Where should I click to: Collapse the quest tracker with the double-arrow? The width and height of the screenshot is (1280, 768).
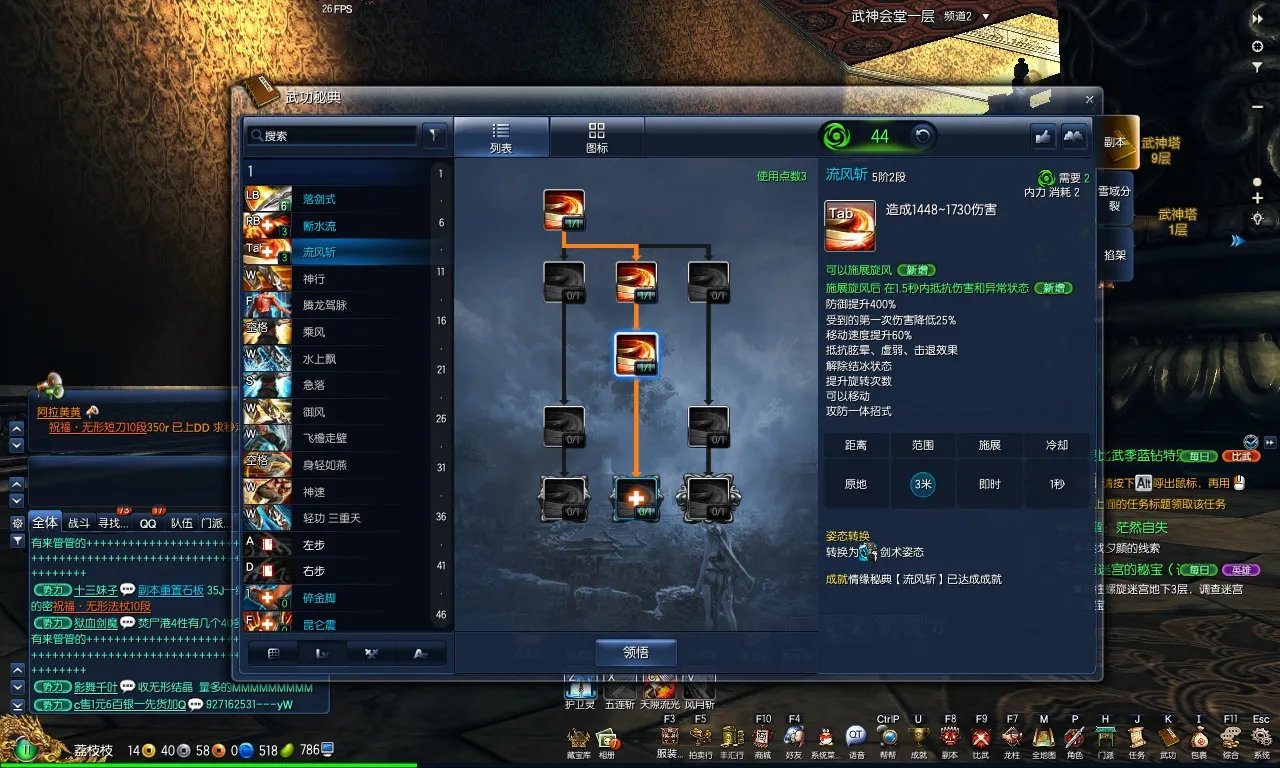pyautogui.click(x=1258, y=18)
